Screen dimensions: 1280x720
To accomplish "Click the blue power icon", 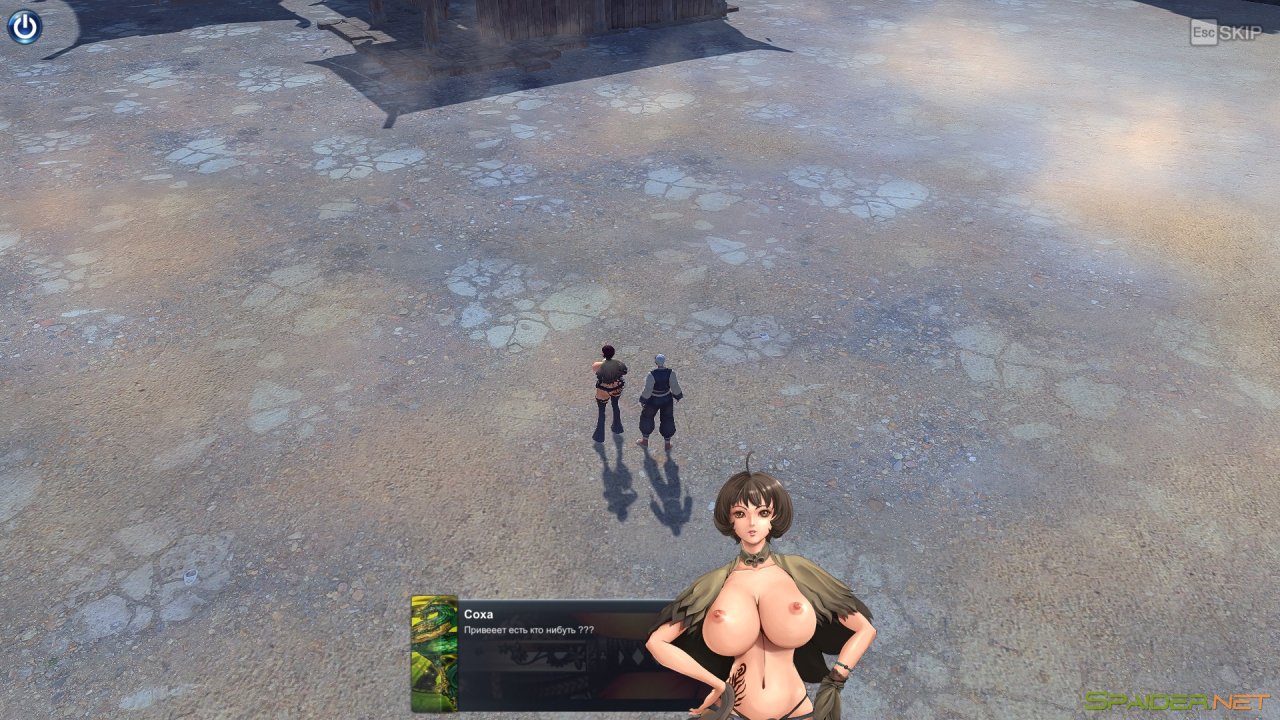I will 24,26.
